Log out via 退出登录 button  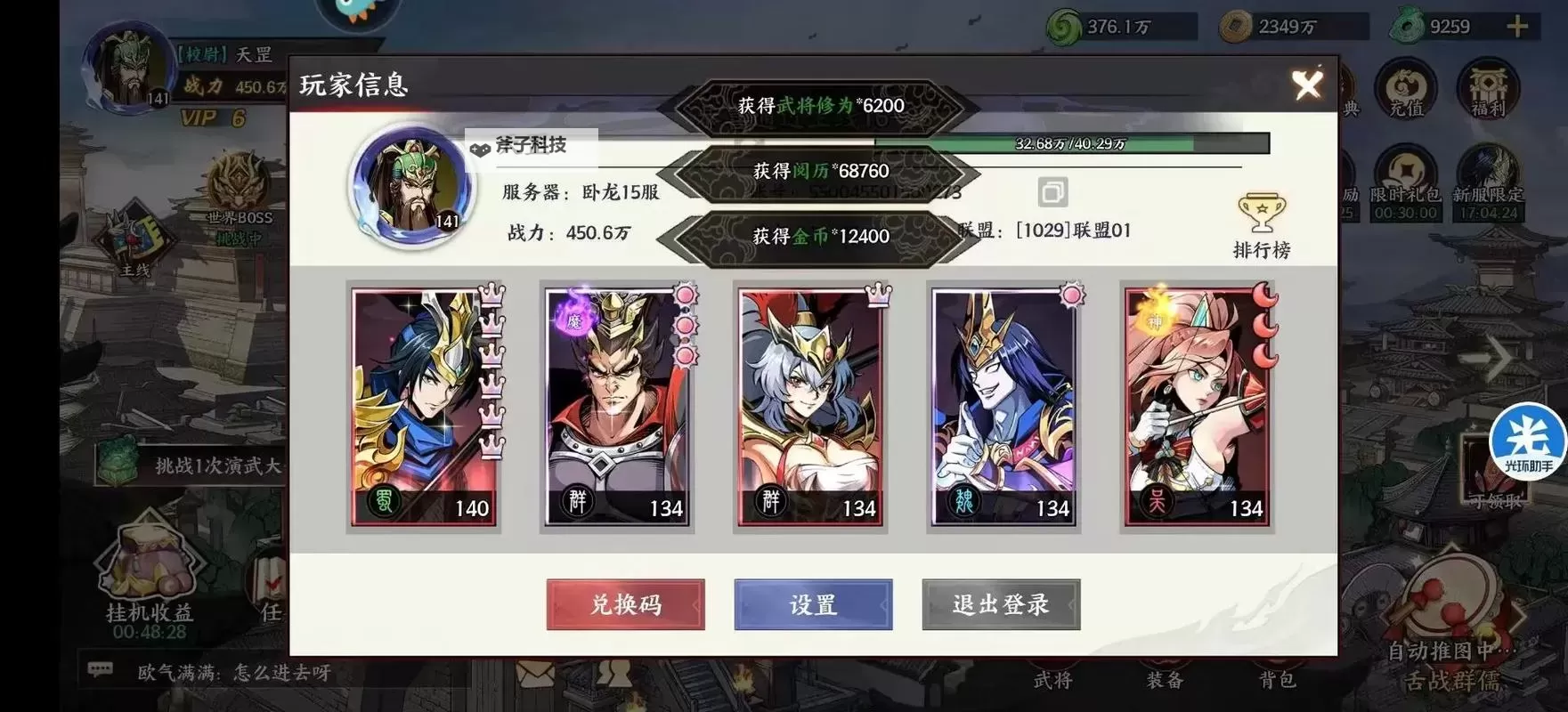[x=1000, y=603]
